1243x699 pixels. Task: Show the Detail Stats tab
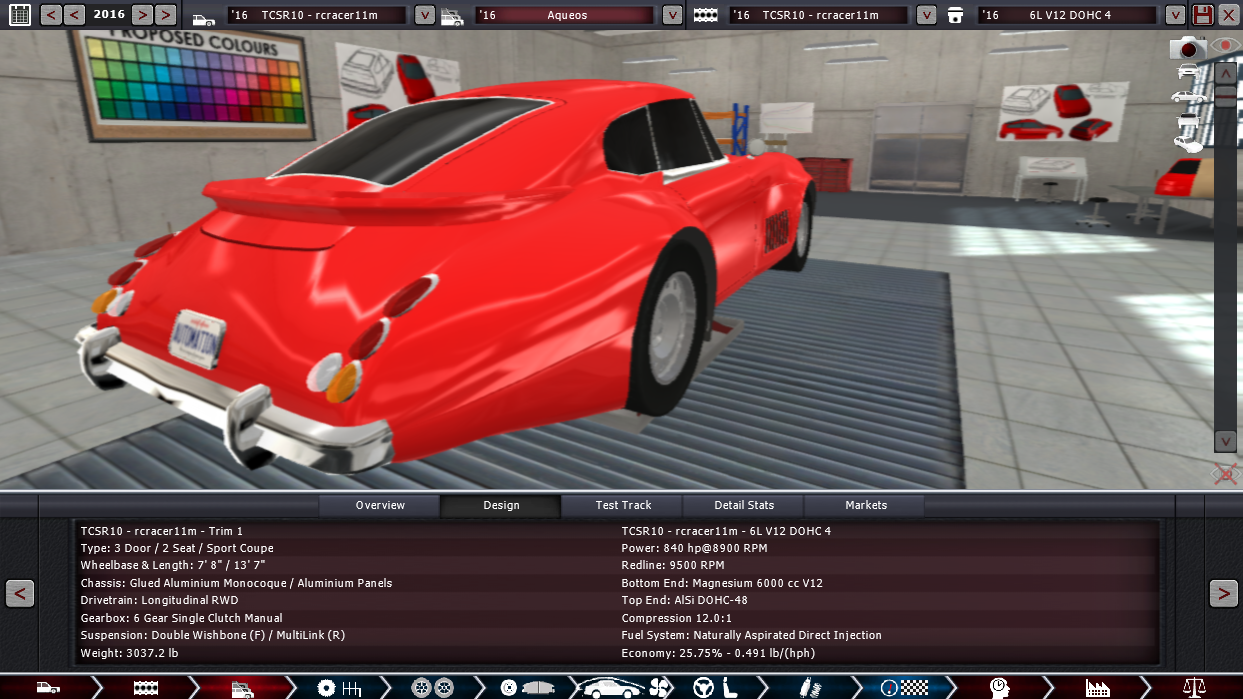coord(744,505)
